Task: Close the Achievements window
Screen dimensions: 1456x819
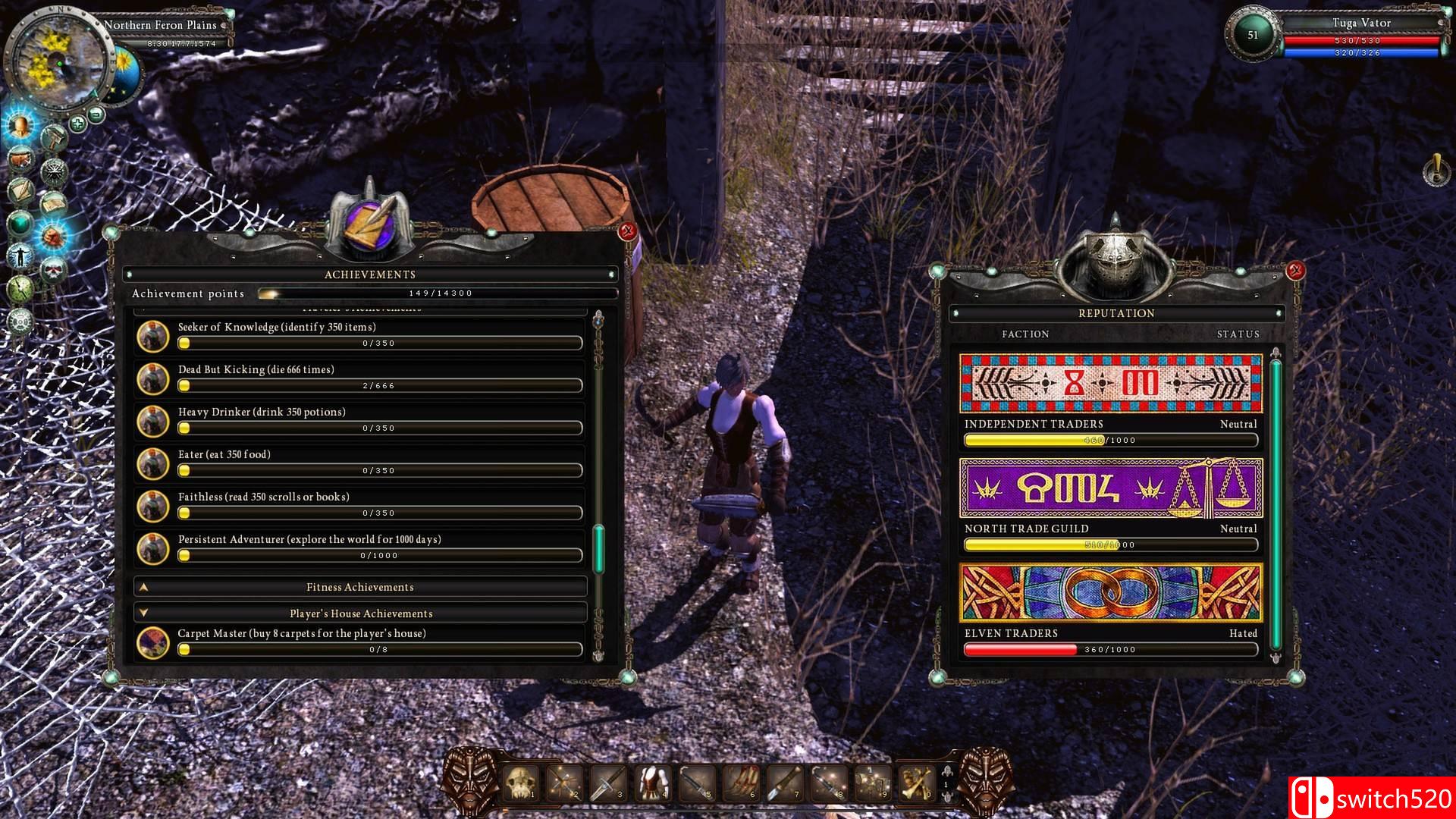Action: [x=628, y=232]
